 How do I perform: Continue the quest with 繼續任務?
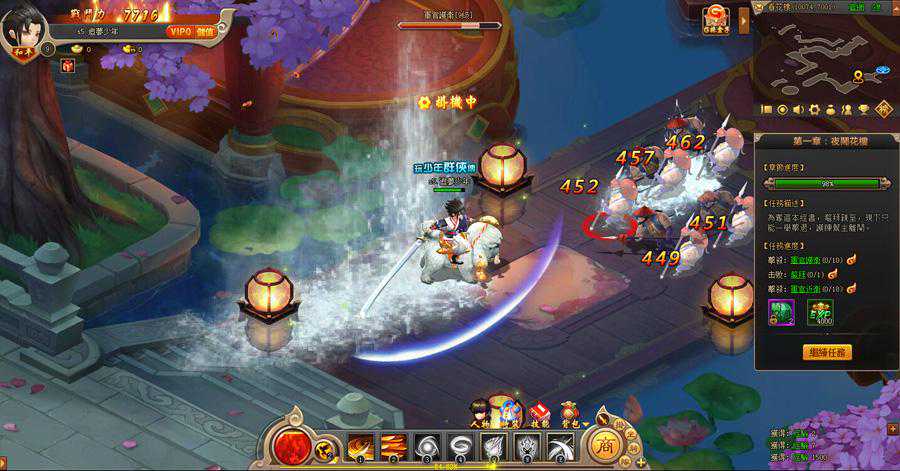(x=827, y=352)
